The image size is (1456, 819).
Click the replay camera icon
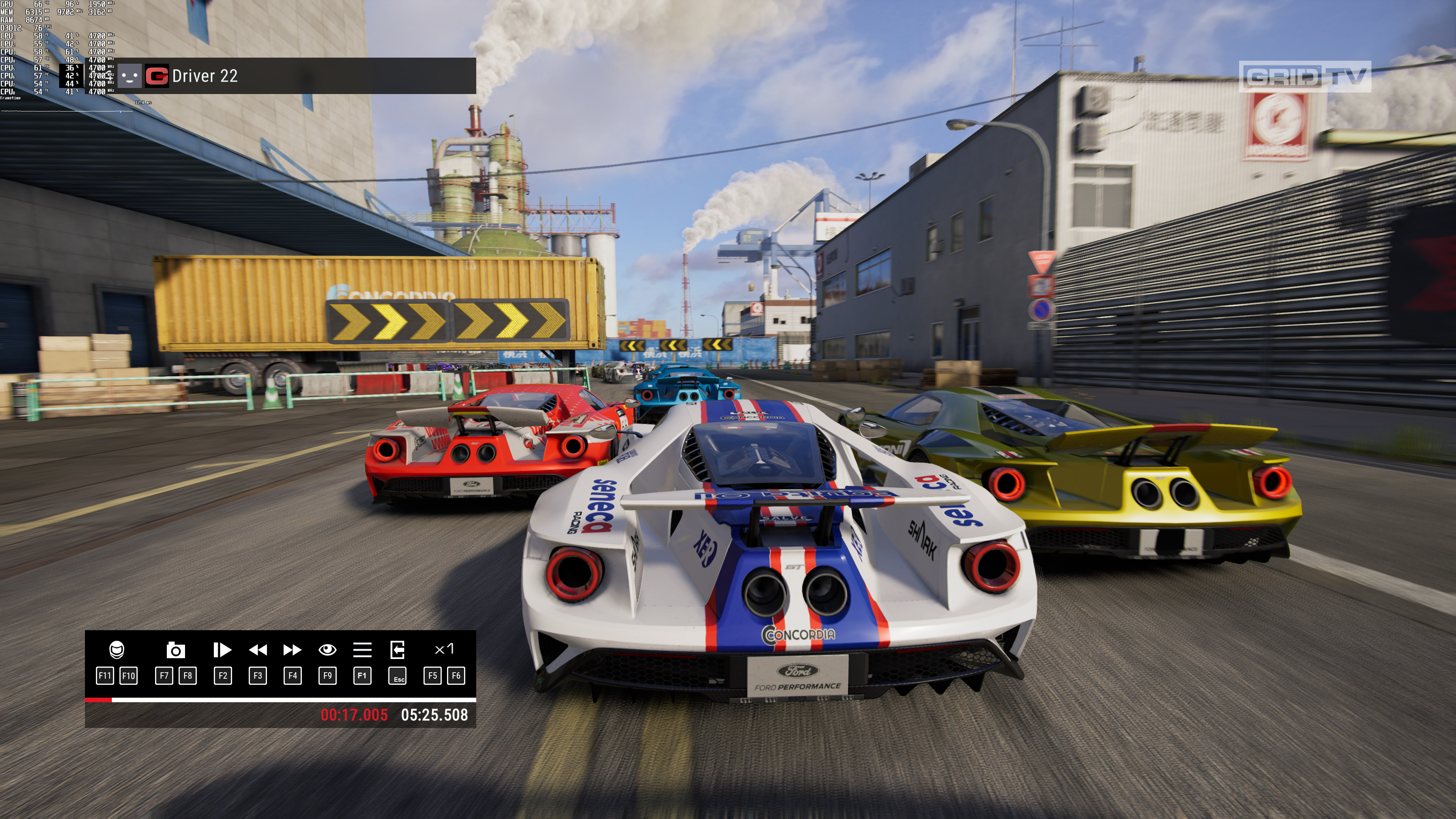pyautogui.click(x=176, y=650)
